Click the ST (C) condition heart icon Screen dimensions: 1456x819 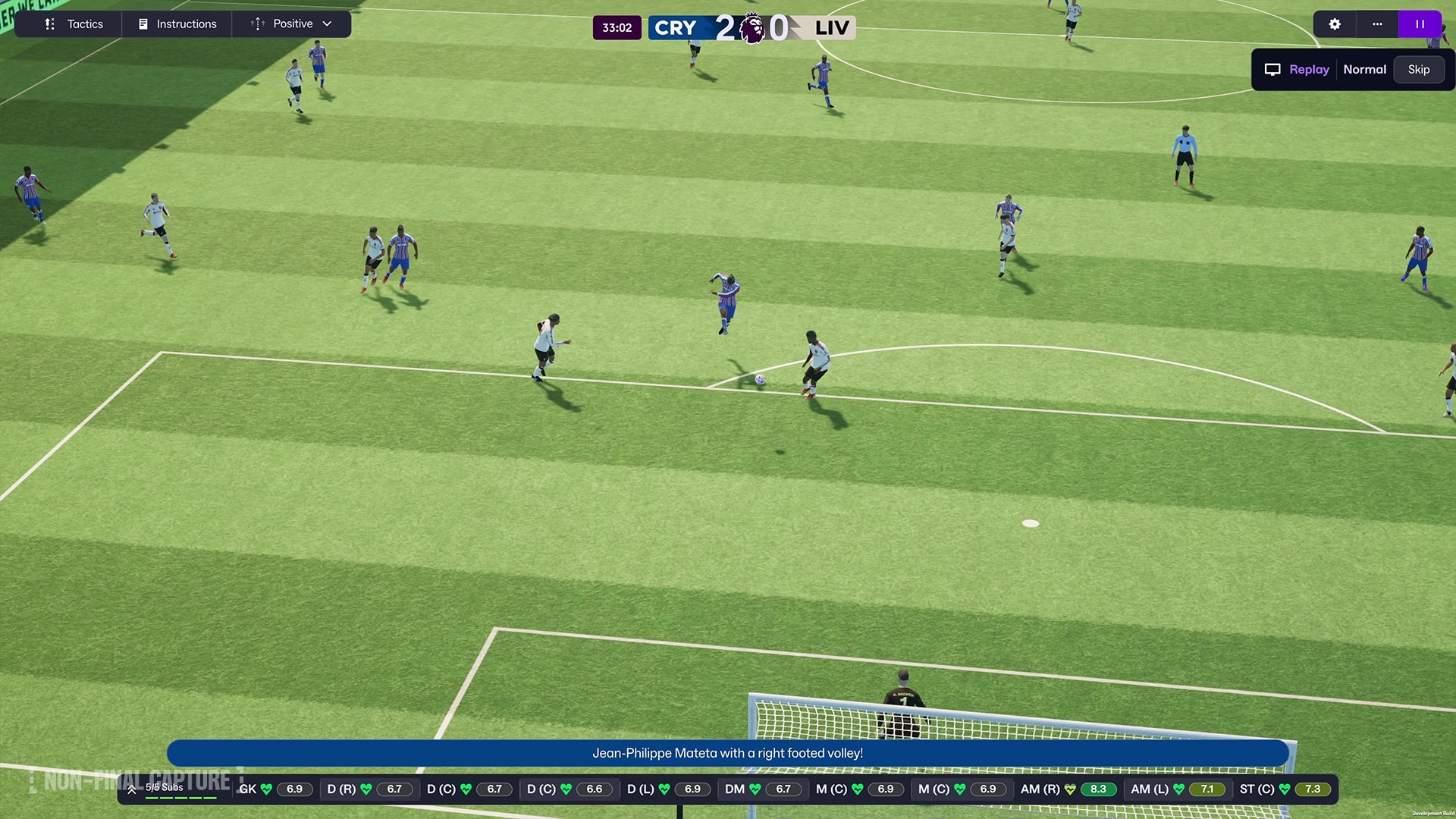click(1285, 789)
